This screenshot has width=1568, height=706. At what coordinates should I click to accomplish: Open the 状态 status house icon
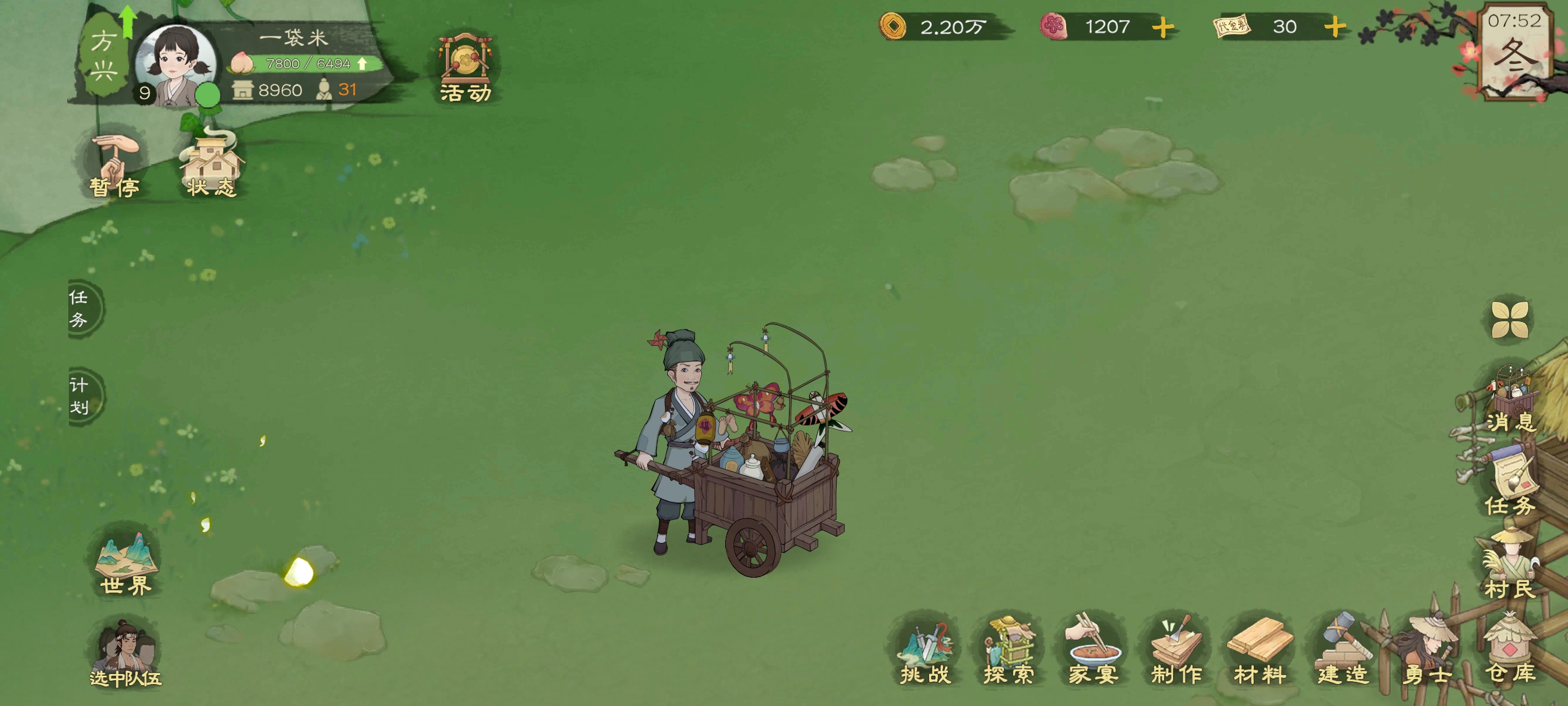211,166
